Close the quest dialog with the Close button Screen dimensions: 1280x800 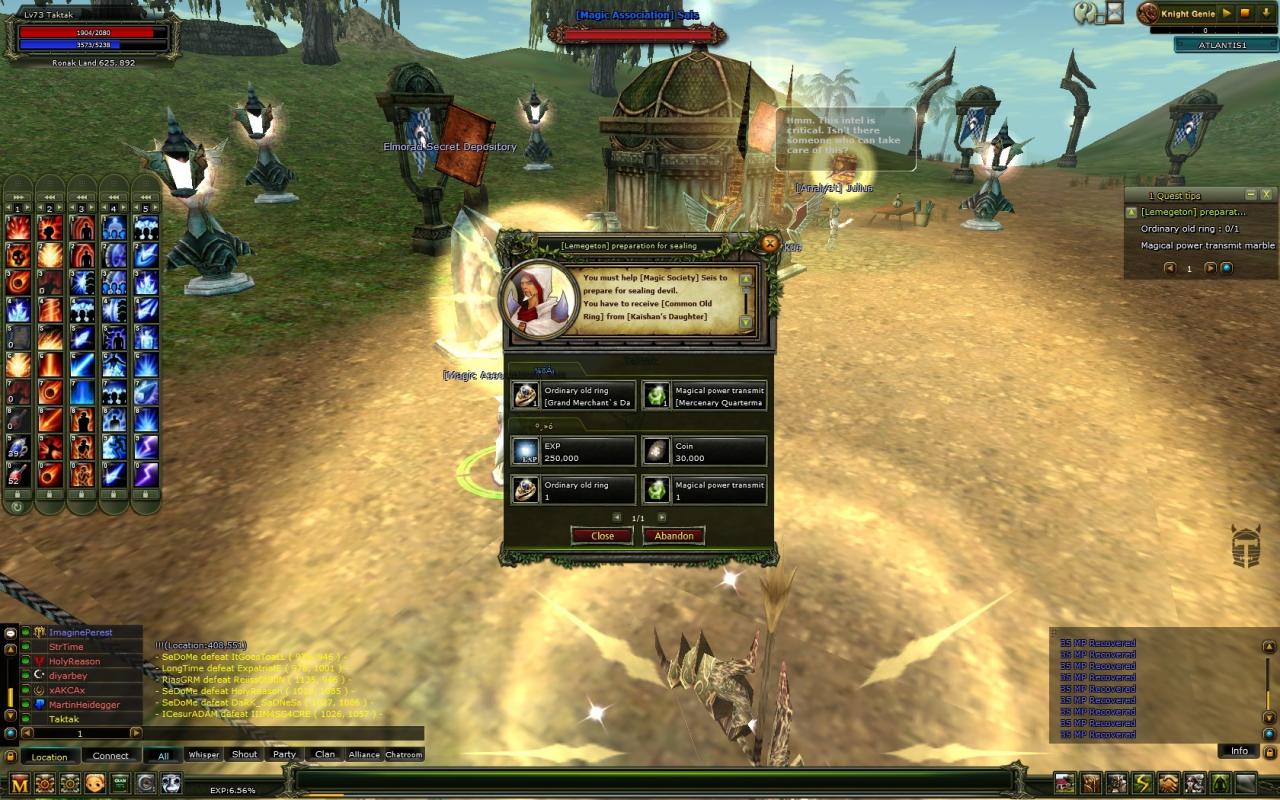pyautogui.click(x=602, y=536)
